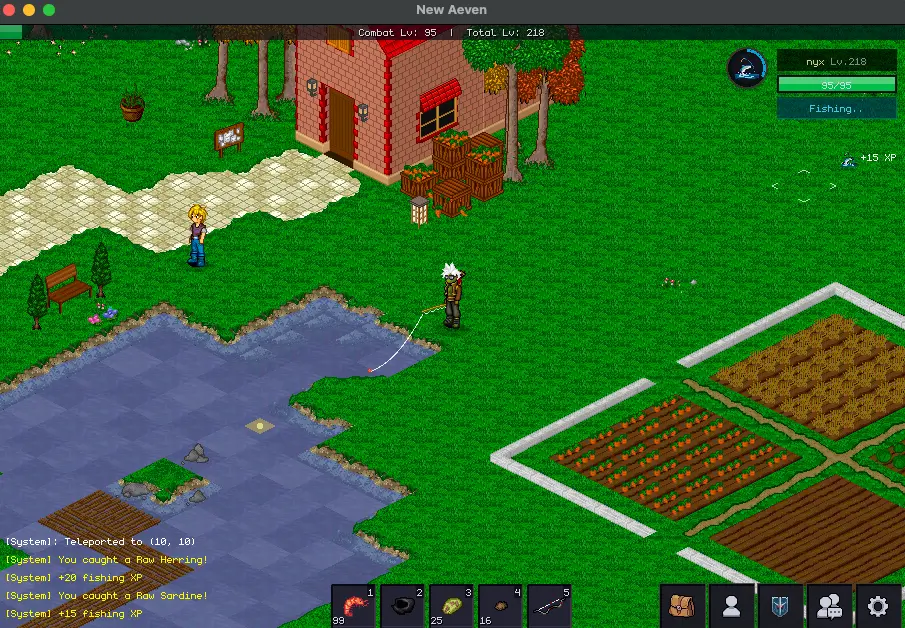
Task: Equip the bow in hotbar slot 5
Action: [x=549, y=606]
